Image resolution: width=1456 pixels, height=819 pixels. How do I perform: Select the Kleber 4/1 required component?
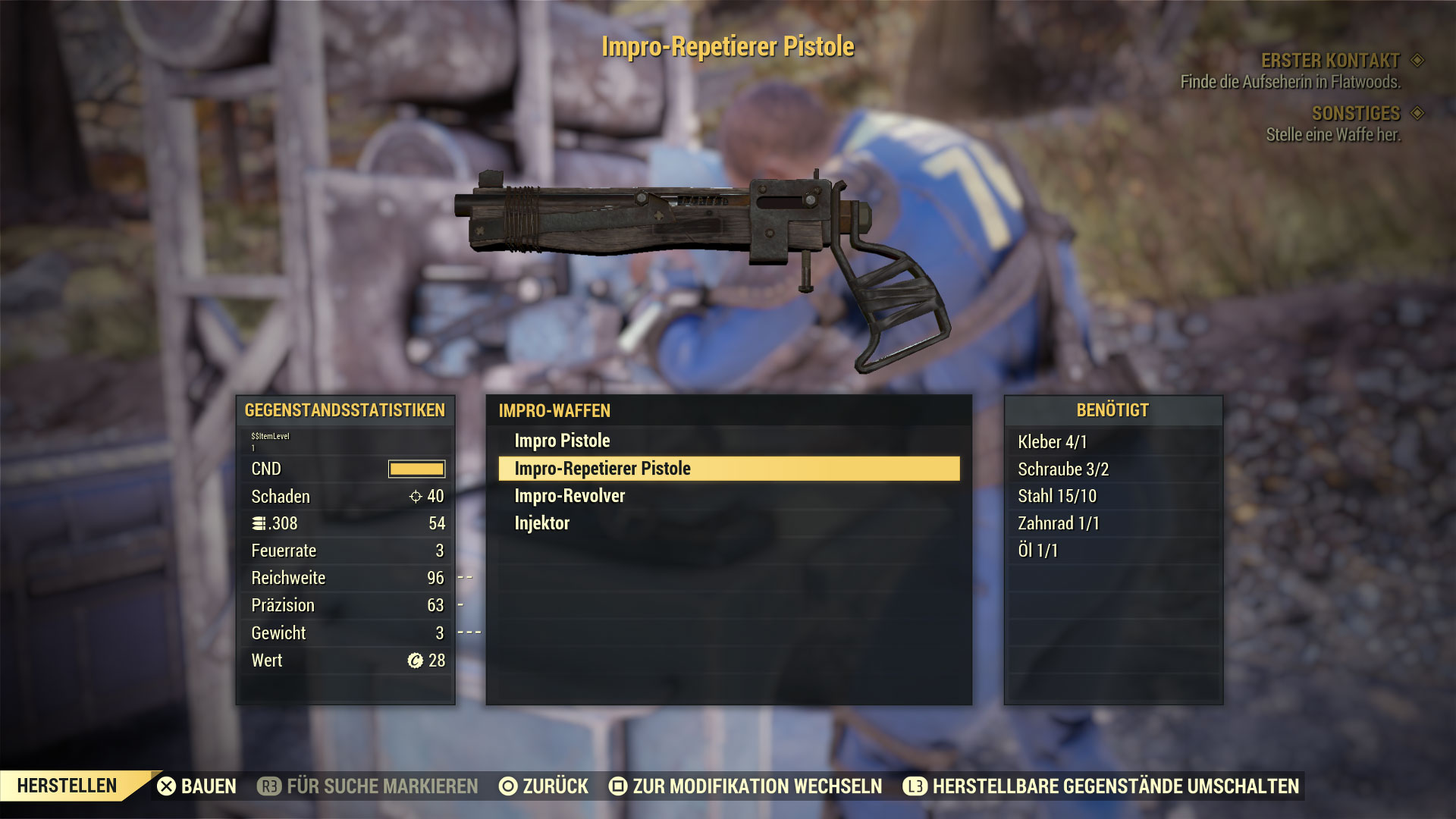(x=1052, y=442)
